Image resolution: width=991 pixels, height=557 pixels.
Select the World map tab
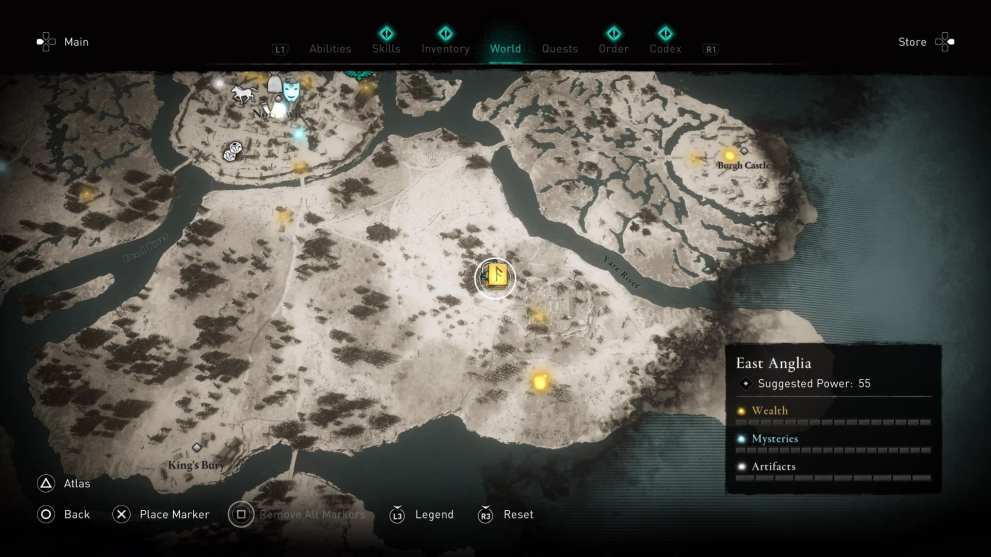[505, 48]
